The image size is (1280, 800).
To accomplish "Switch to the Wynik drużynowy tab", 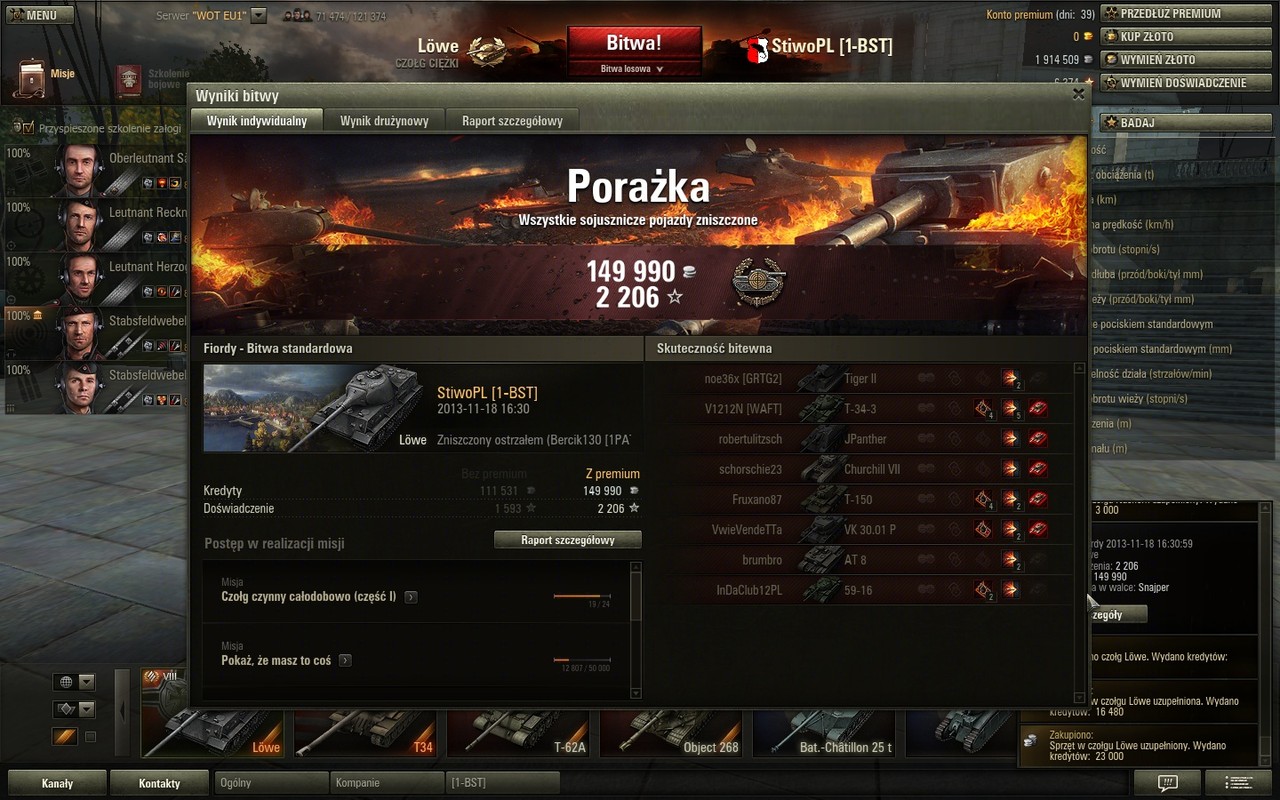I will [384, 121].
